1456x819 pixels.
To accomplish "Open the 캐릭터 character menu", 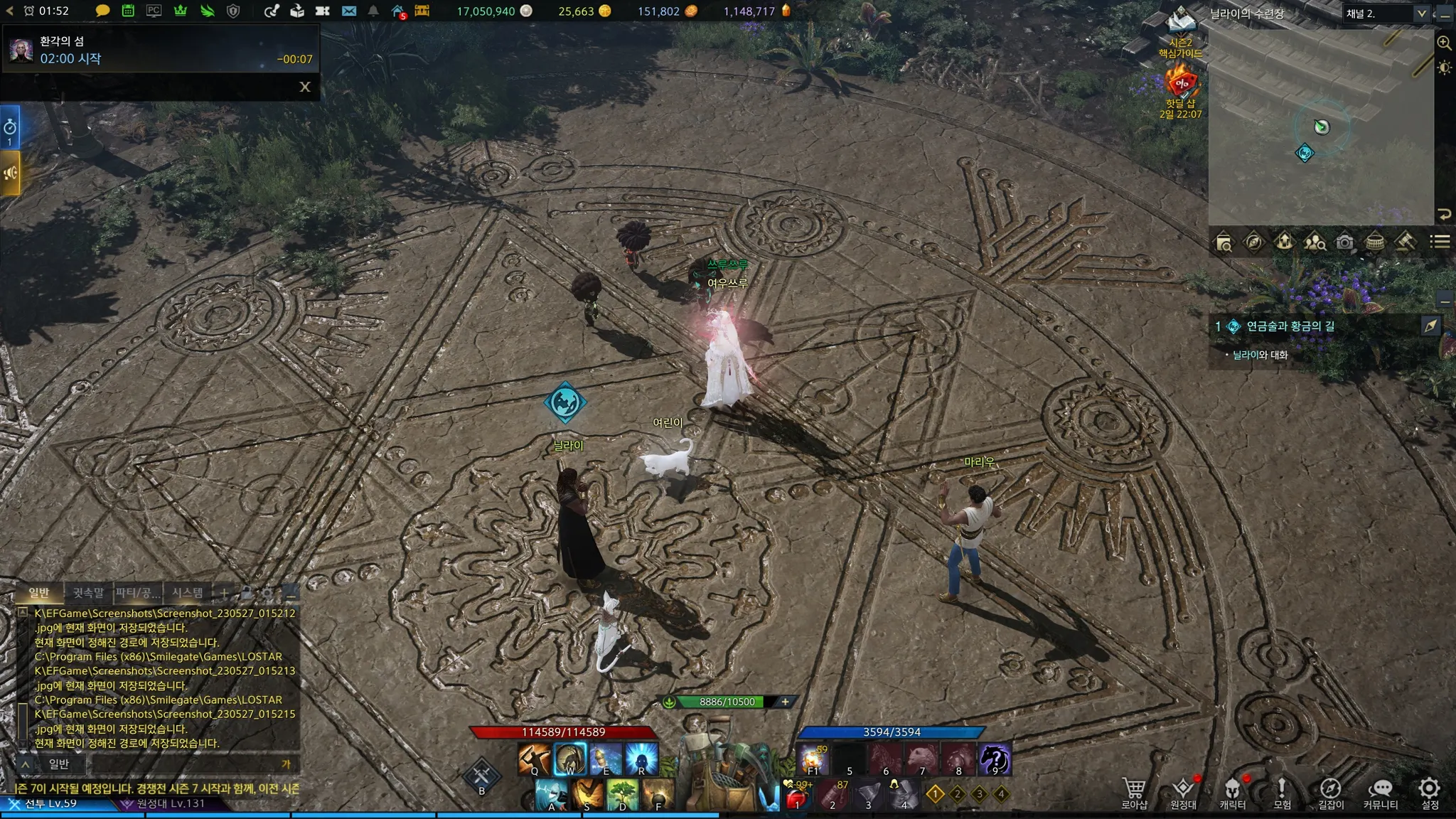I will click(x=1233, y=792).
